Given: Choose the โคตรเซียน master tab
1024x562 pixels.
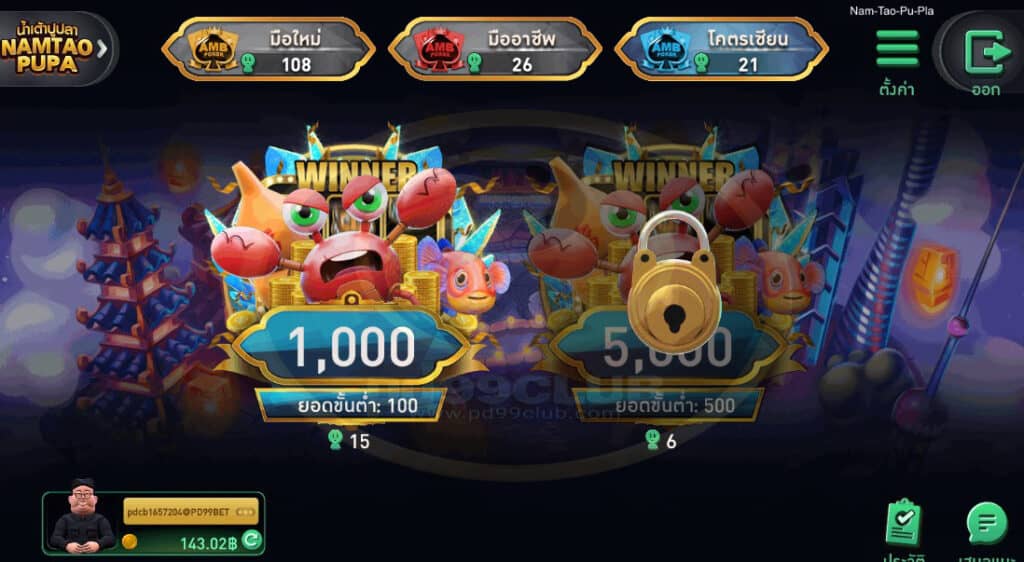Looking at the screenshot, I should 721,48.
